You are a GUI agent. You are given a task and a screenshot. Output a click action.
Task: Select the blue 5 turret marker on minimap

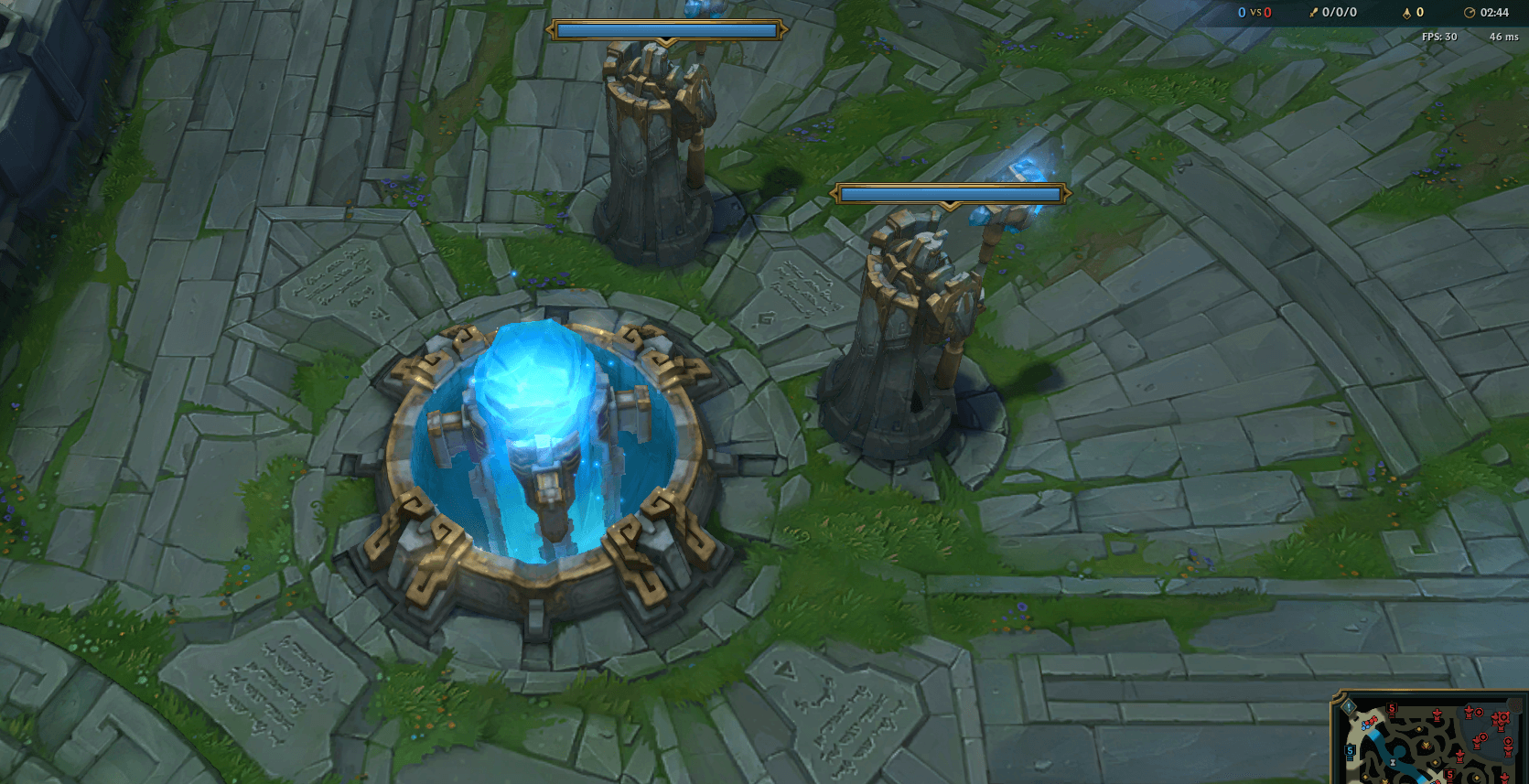pyautogui.click(x=1350, y=751)
